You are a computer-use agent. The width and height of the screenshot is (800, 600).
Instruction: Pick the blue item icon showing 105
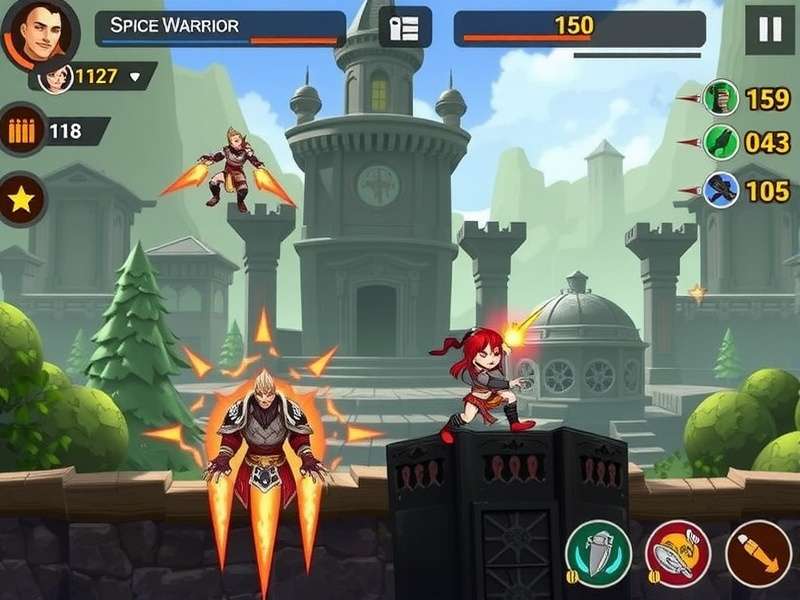point(720,189)
